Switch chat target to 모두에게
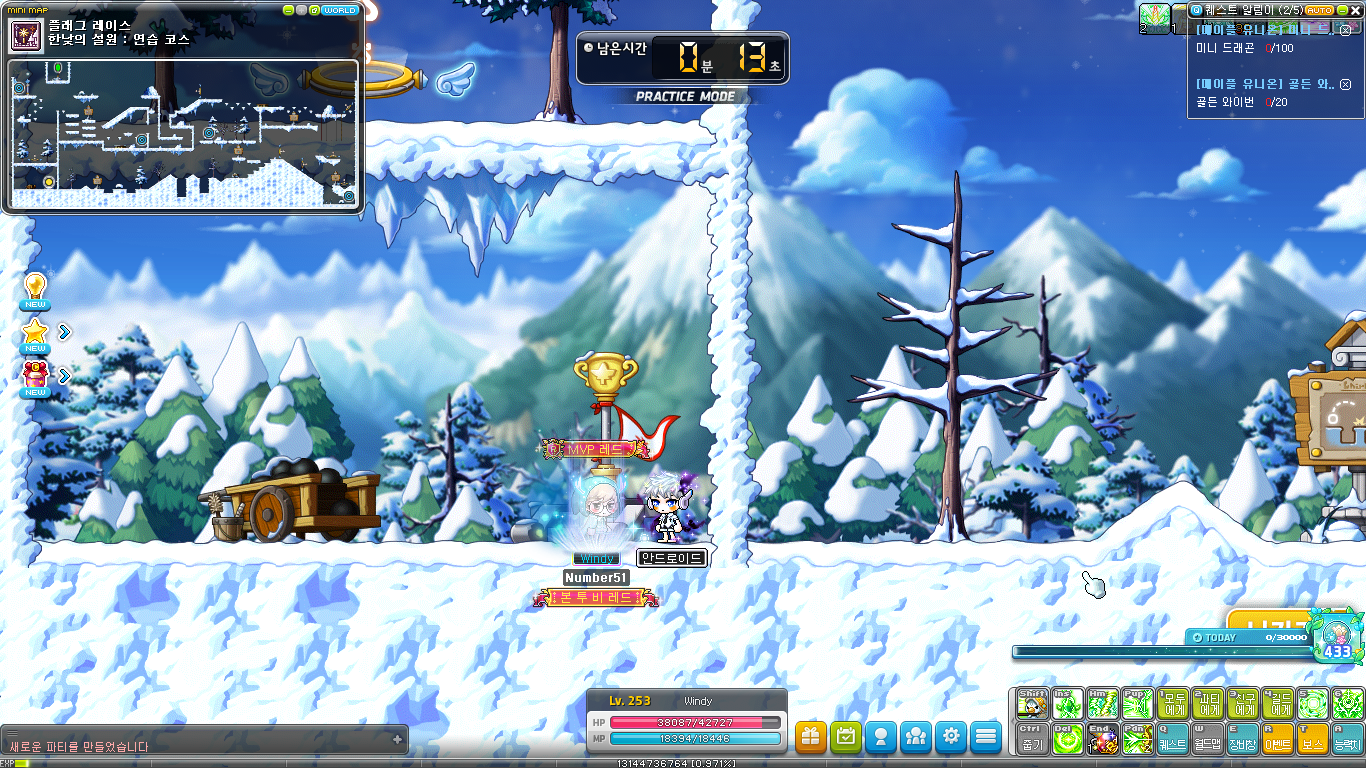The height and width of the screenshot is (768, 1366). click(1172, 704)
